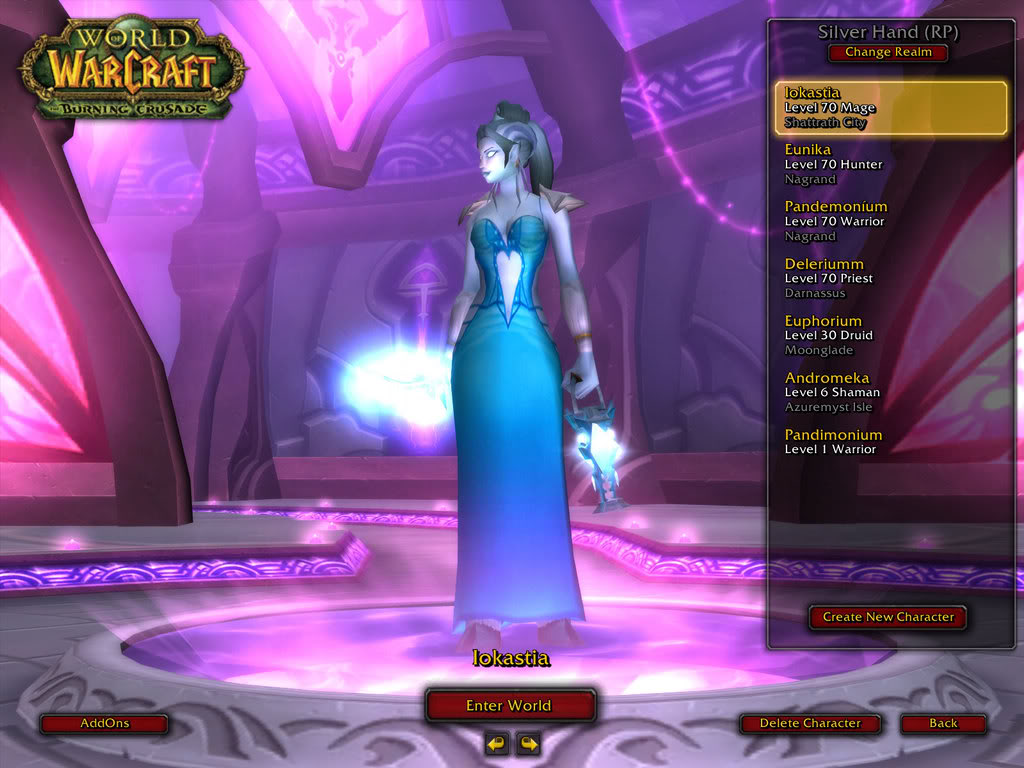Rotate character with the right arrow button
This screenshot has height=768, width=1024.
[x=528, y=743]
